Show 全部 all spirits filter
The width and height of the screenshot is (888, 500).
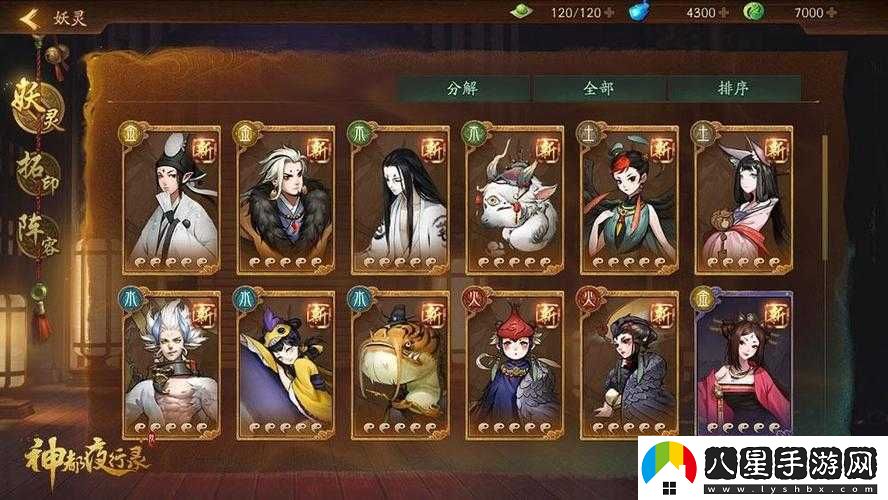[x=598, y=87]
